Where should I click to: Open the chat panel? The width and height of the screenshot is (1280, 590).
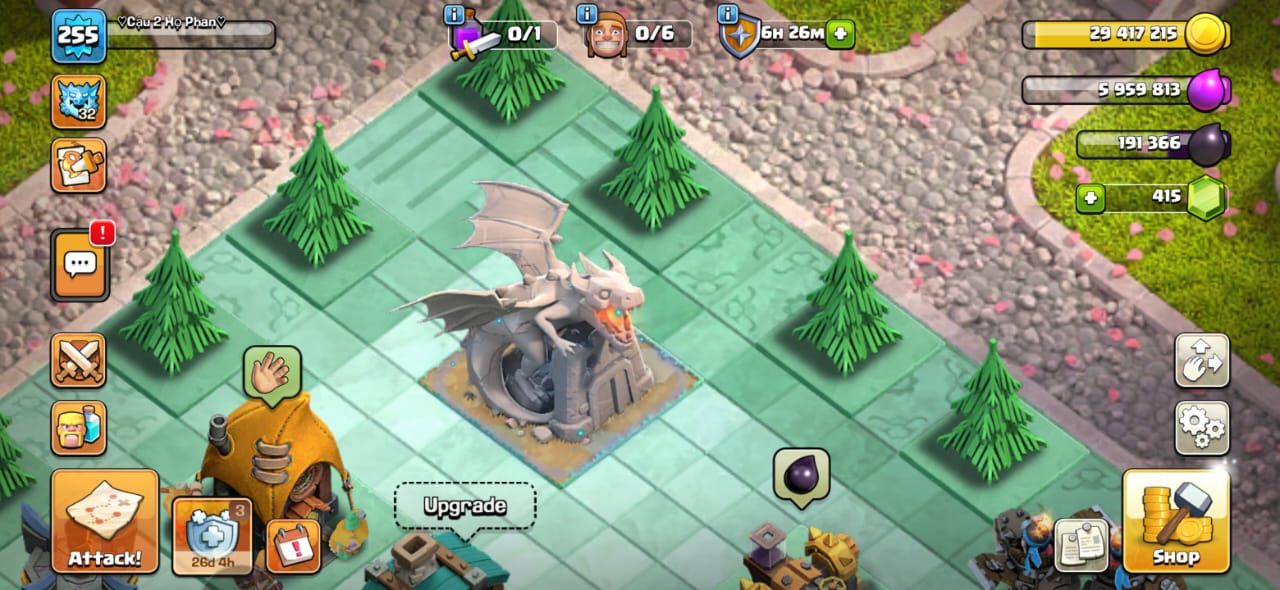80,265
